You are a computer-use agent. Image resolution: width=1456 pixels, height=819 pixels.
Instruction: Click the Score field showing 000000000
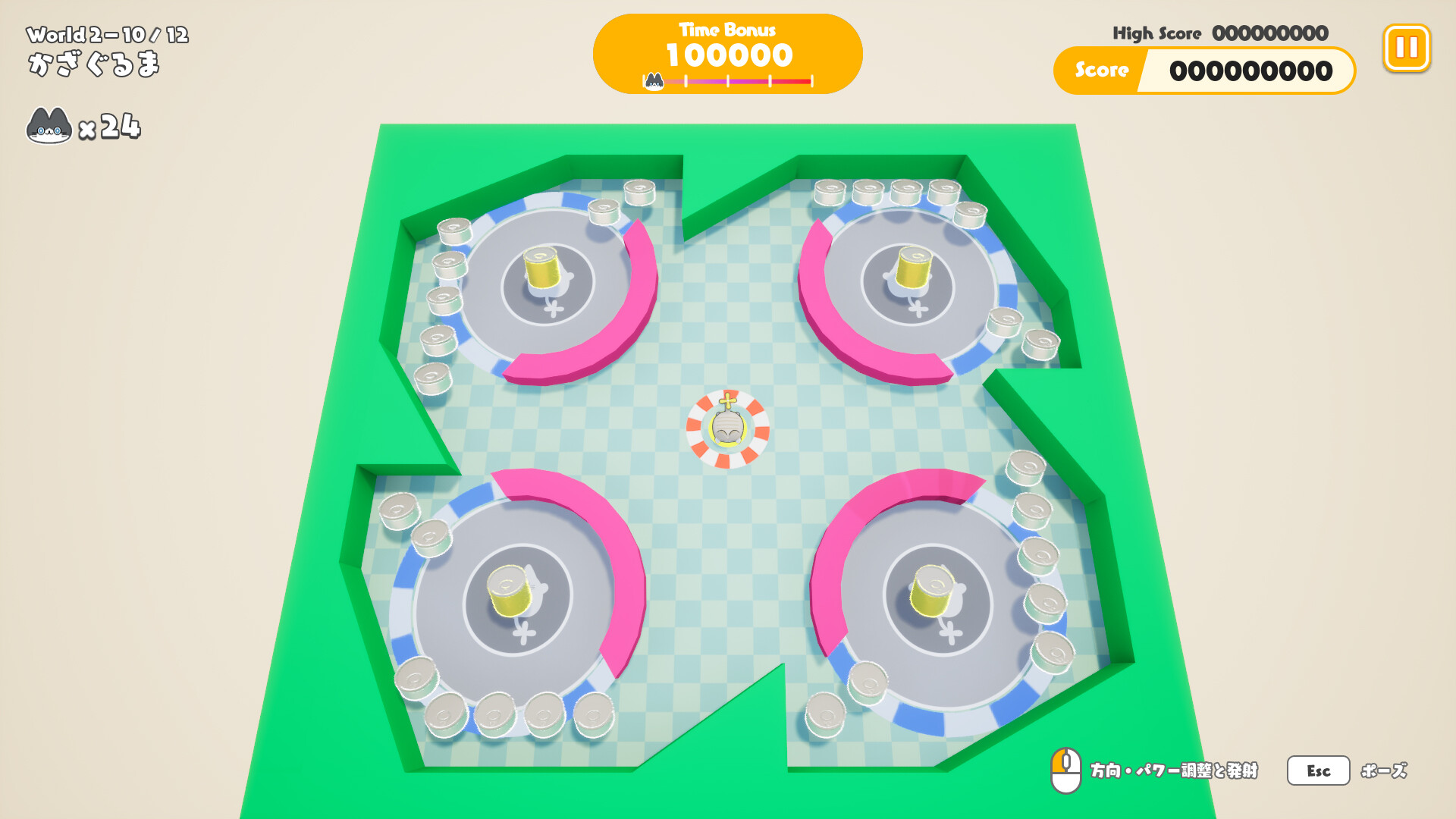coord(1251,71)
